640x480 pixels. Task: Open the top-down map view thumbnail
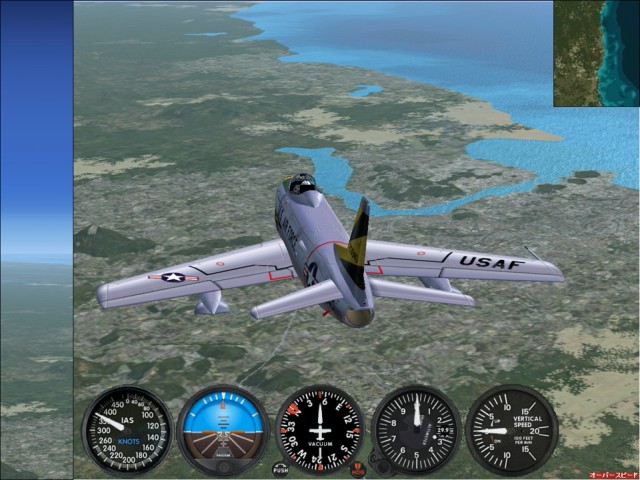[x=596, y=53]
